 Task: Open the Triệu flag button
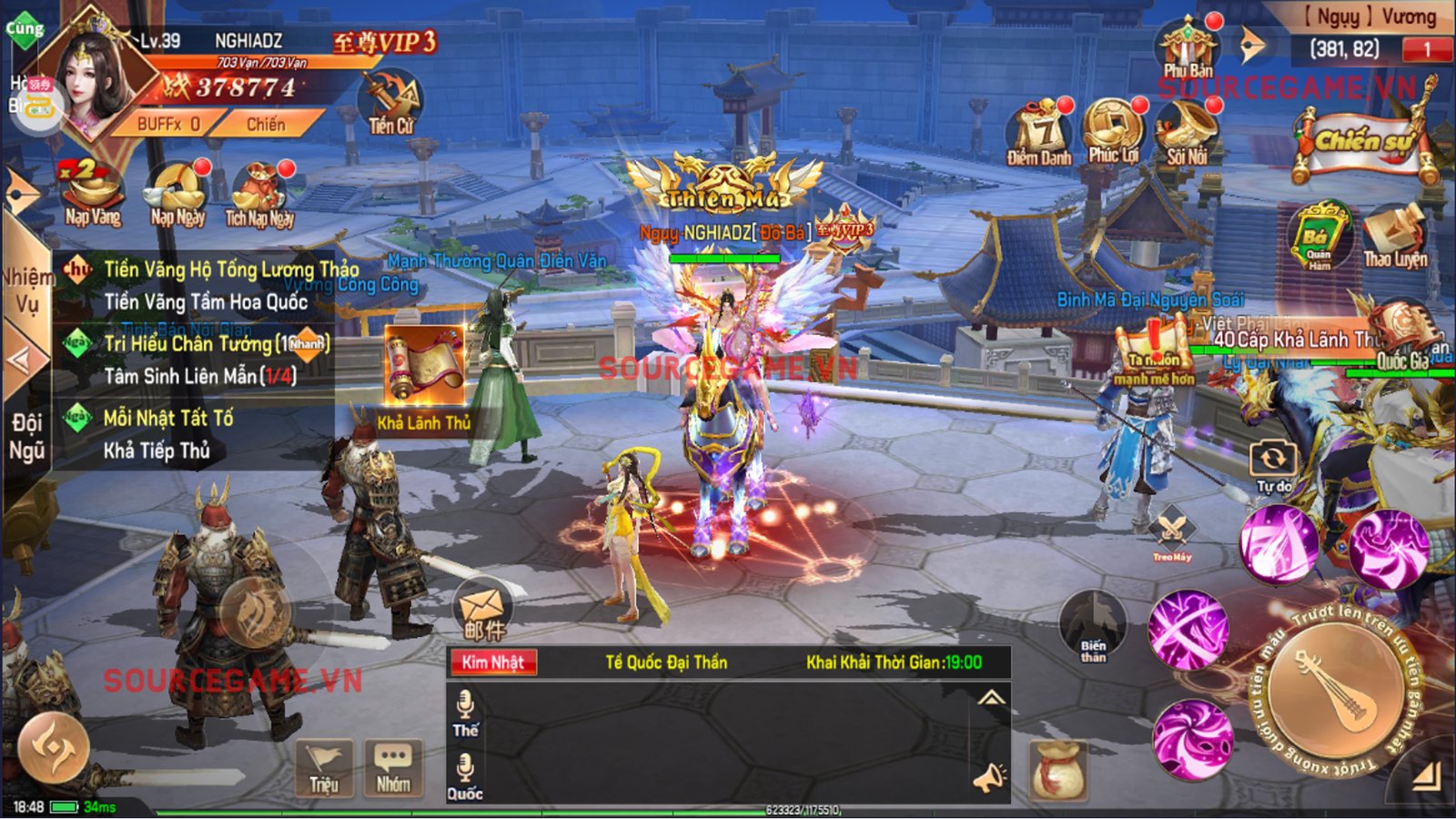point(324,767)
